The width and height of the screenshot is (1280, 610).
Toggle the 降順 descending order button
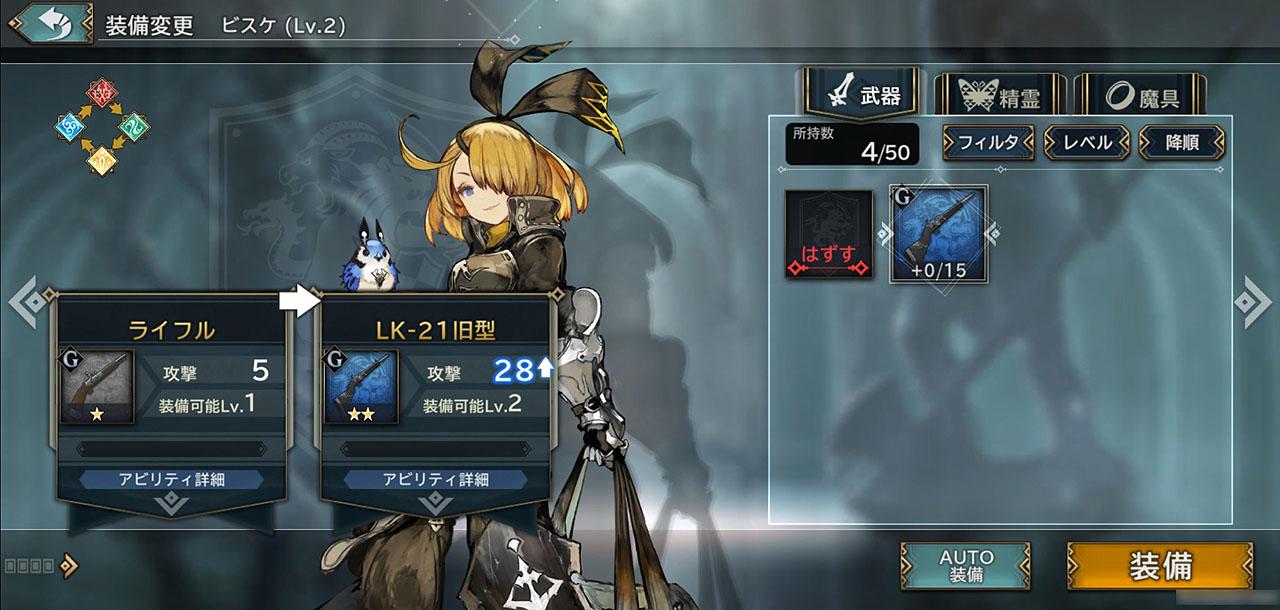pyautogui.click(x=1181, y=142)
